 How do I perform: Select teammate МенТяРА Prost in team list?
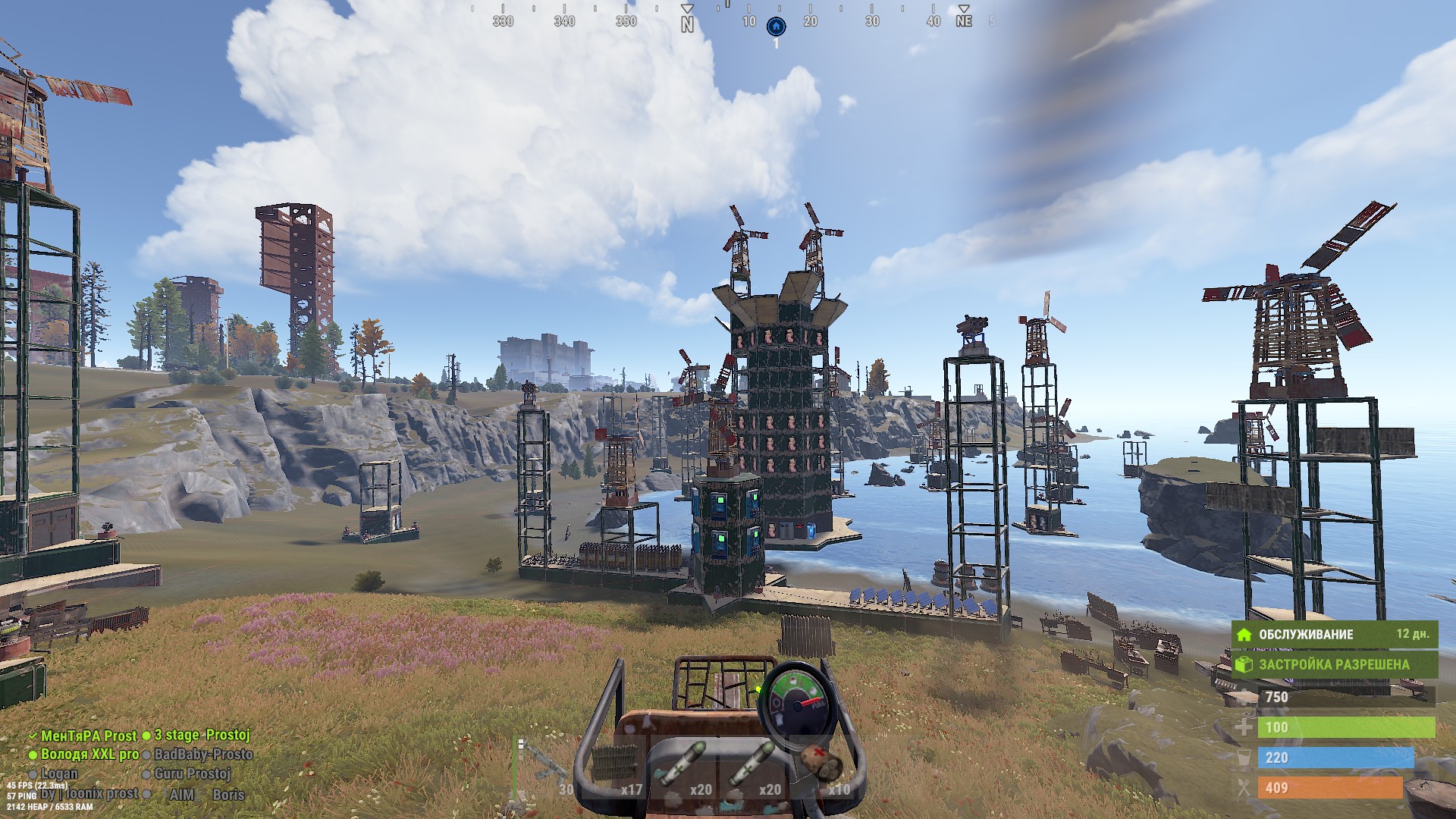point(88,736)
